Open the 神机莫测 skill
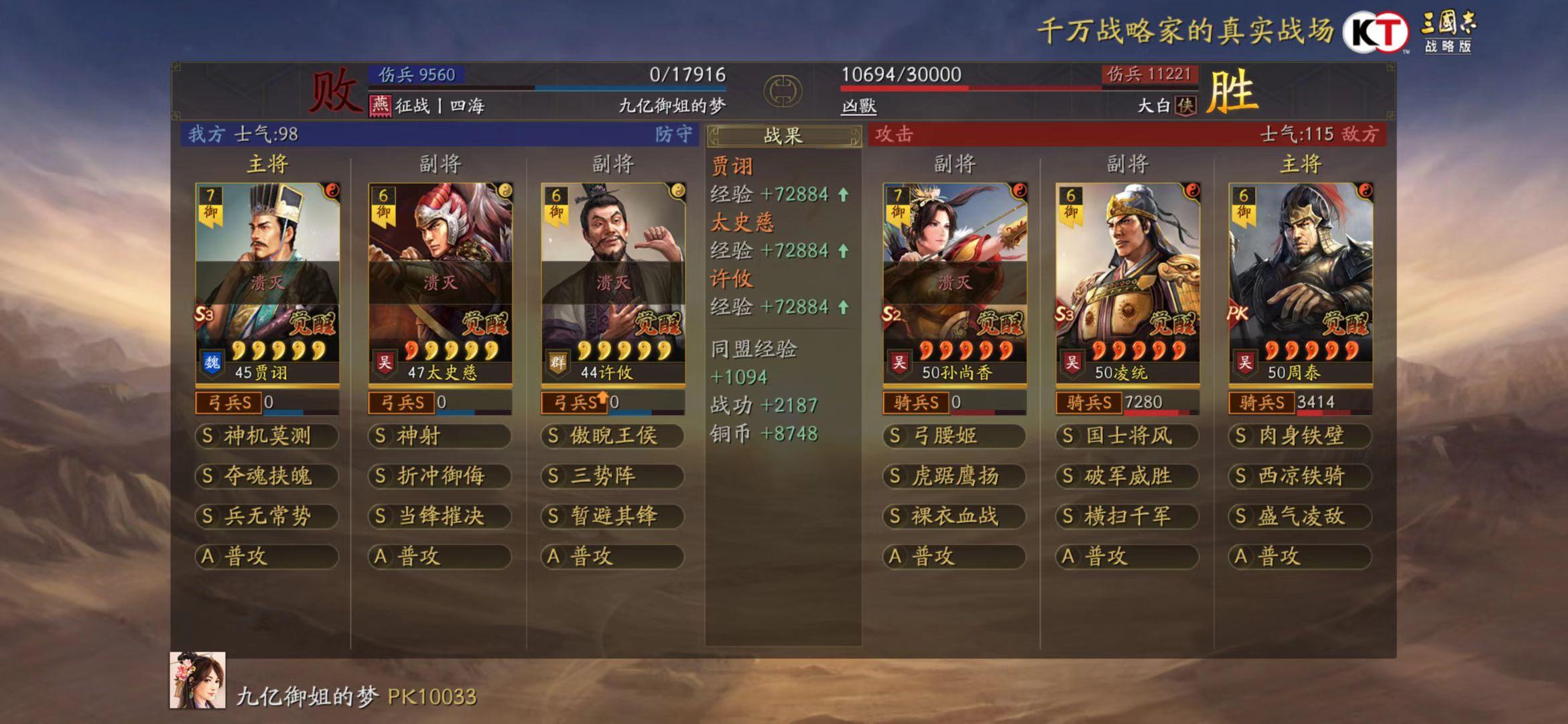The height and width of the screenshot is (724, 1568). click(267, 436)
